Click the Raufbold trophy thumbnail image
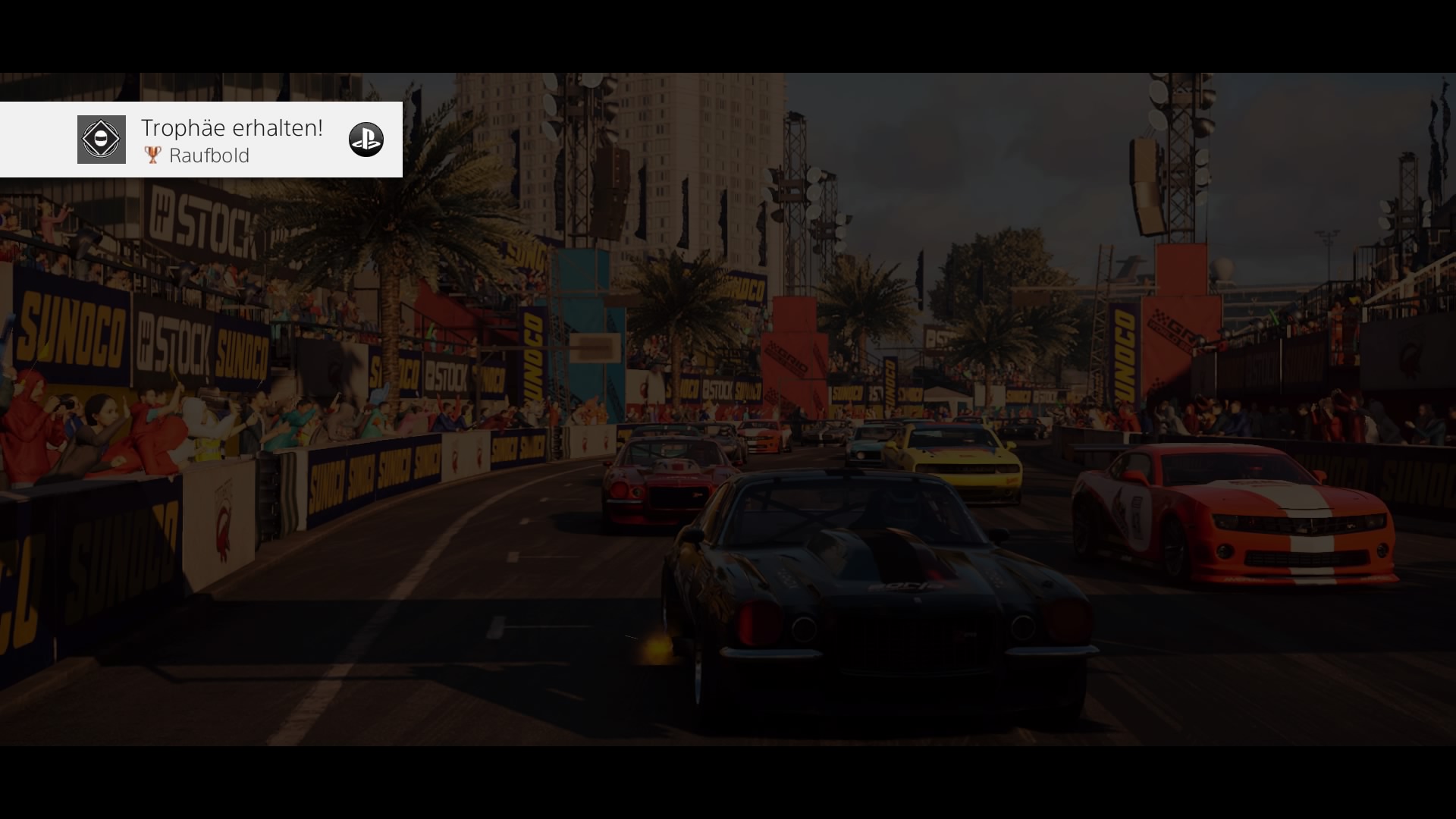This screenshot has width=1456, height=819. tap(102, 140)
